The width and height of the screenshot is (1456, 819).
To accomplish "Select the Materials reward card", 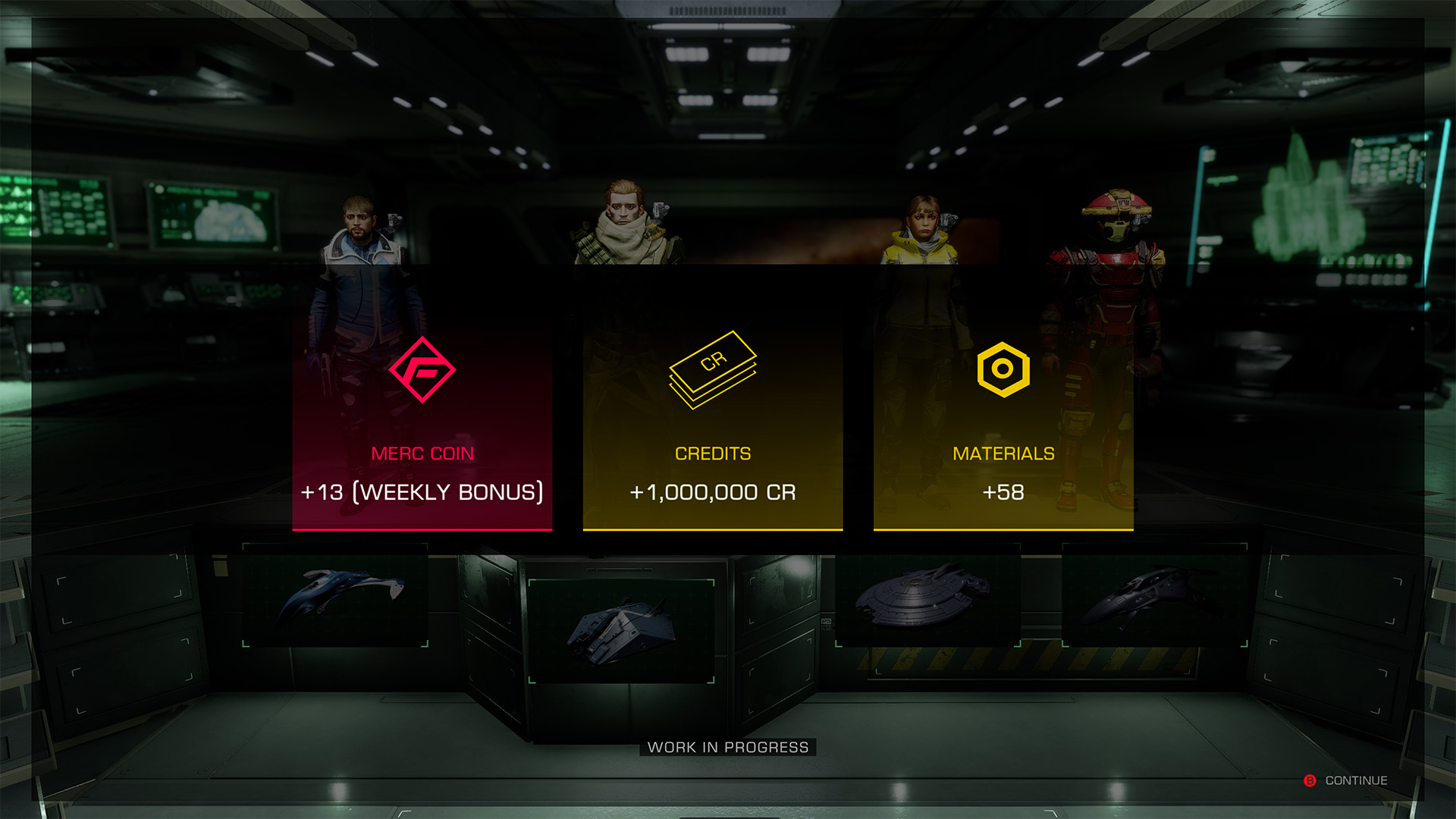I will (x=1003, y=425).
